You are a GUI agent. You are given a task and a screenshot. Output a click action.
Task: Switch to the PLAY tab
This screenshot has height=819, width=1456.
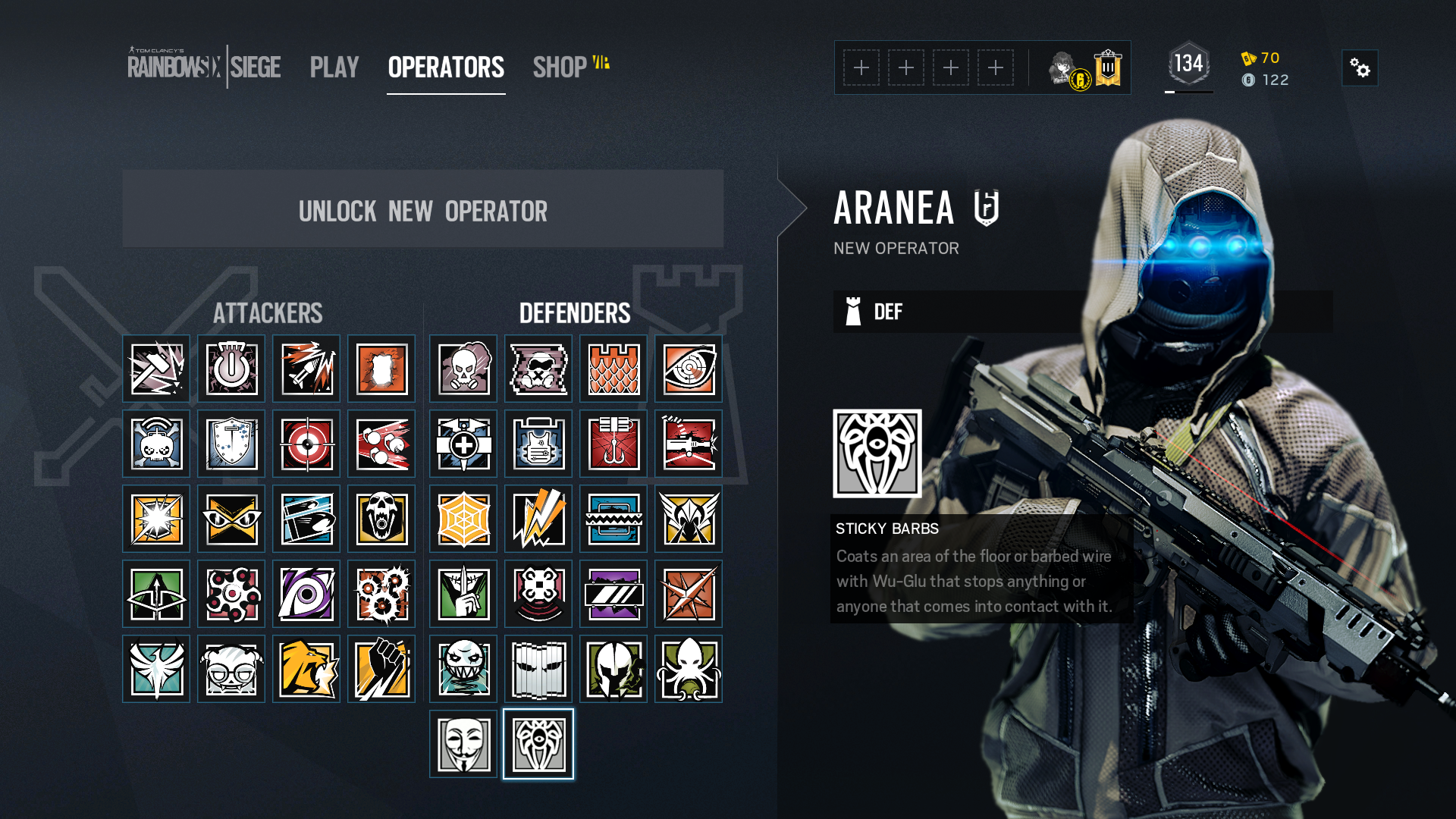334,67
